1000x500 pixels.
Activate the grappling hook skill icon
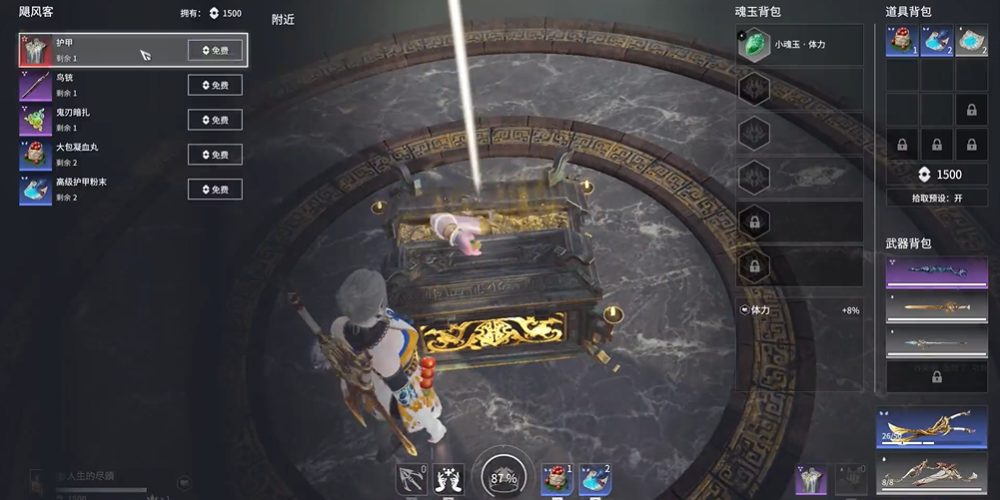pyautogui.click(x=411, y=480)
